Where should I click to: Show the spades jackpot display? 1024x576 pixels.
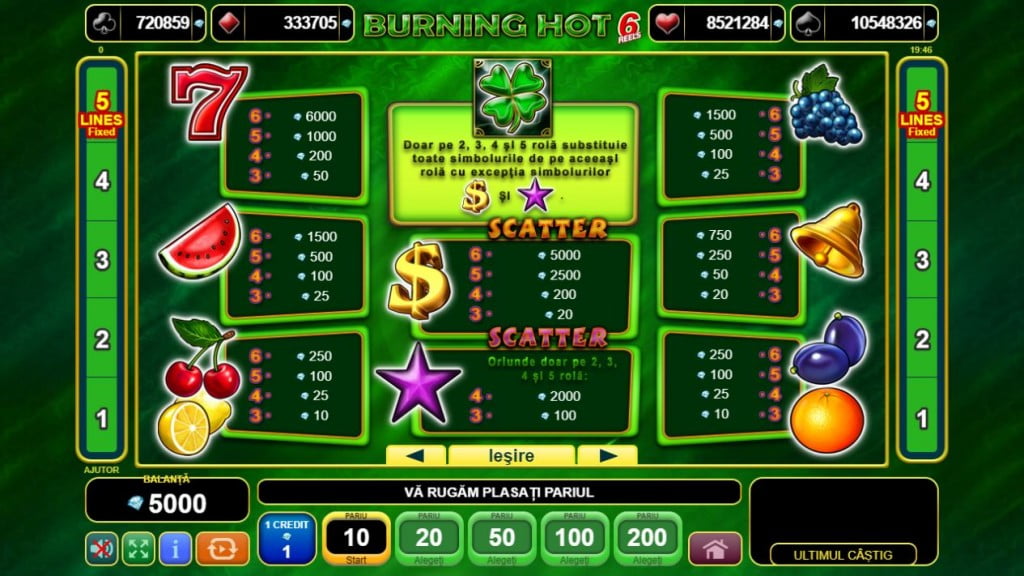[864, 23]
